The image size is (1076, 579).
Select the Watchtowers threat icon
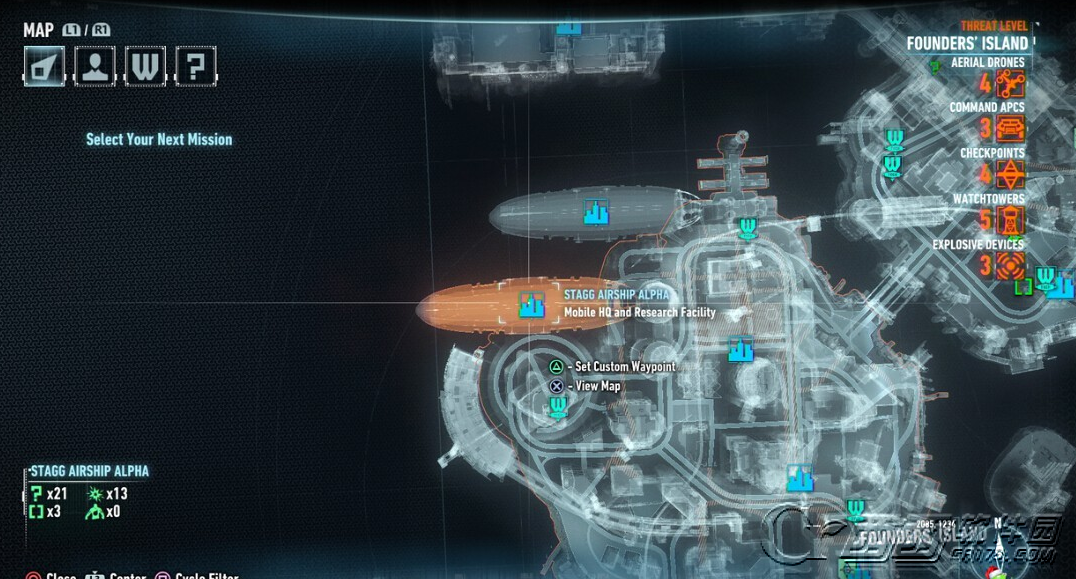1010,220
